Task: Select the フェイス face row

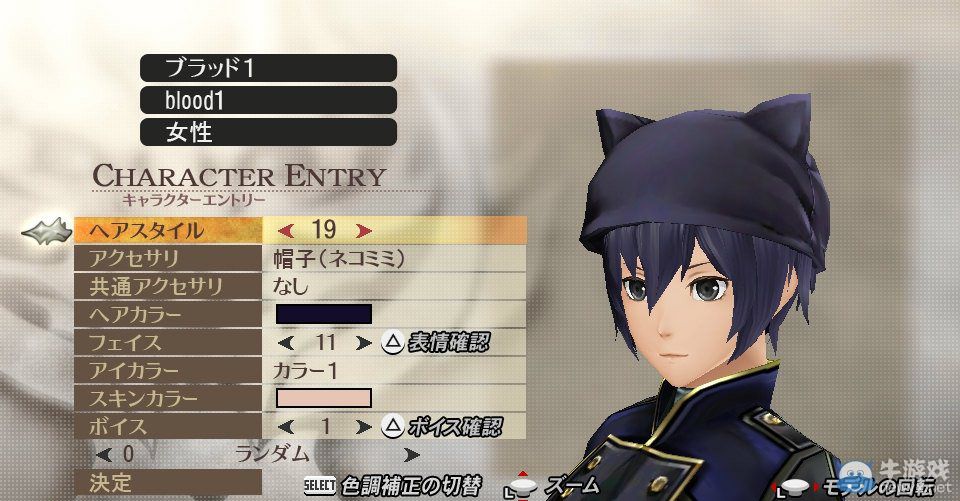Action: click(x=168, y=342)
